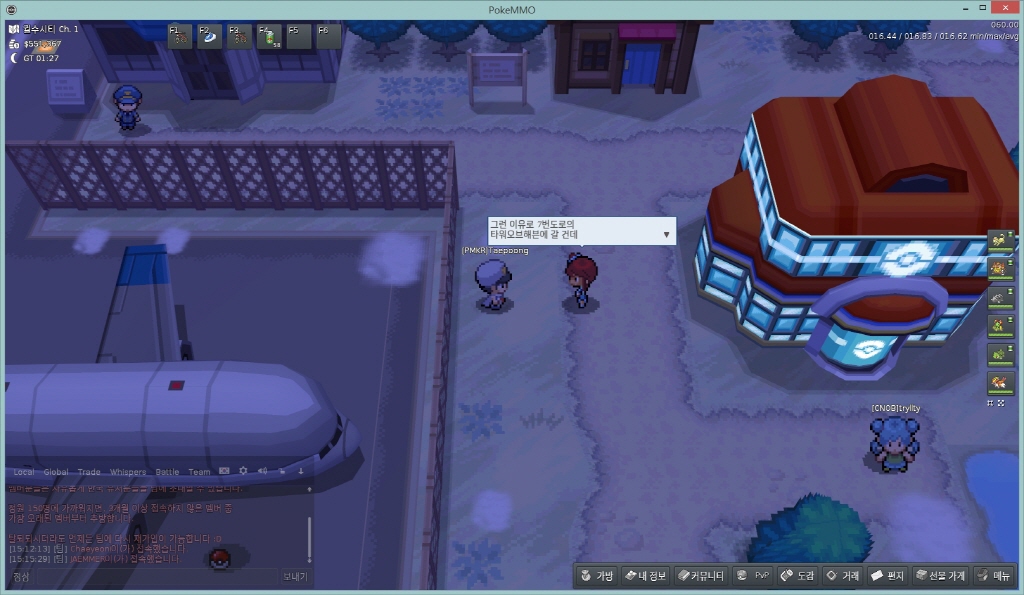
Task: Open the 커뮤니티 (community) window
Action: 699,576
